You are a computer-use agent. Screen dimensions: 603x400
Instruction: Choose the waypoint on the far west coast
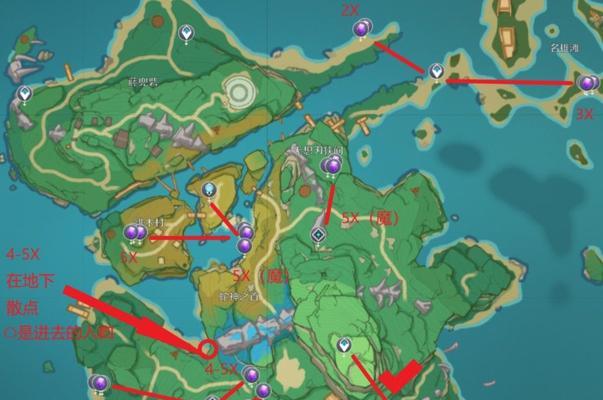click(x=24, y=93)
